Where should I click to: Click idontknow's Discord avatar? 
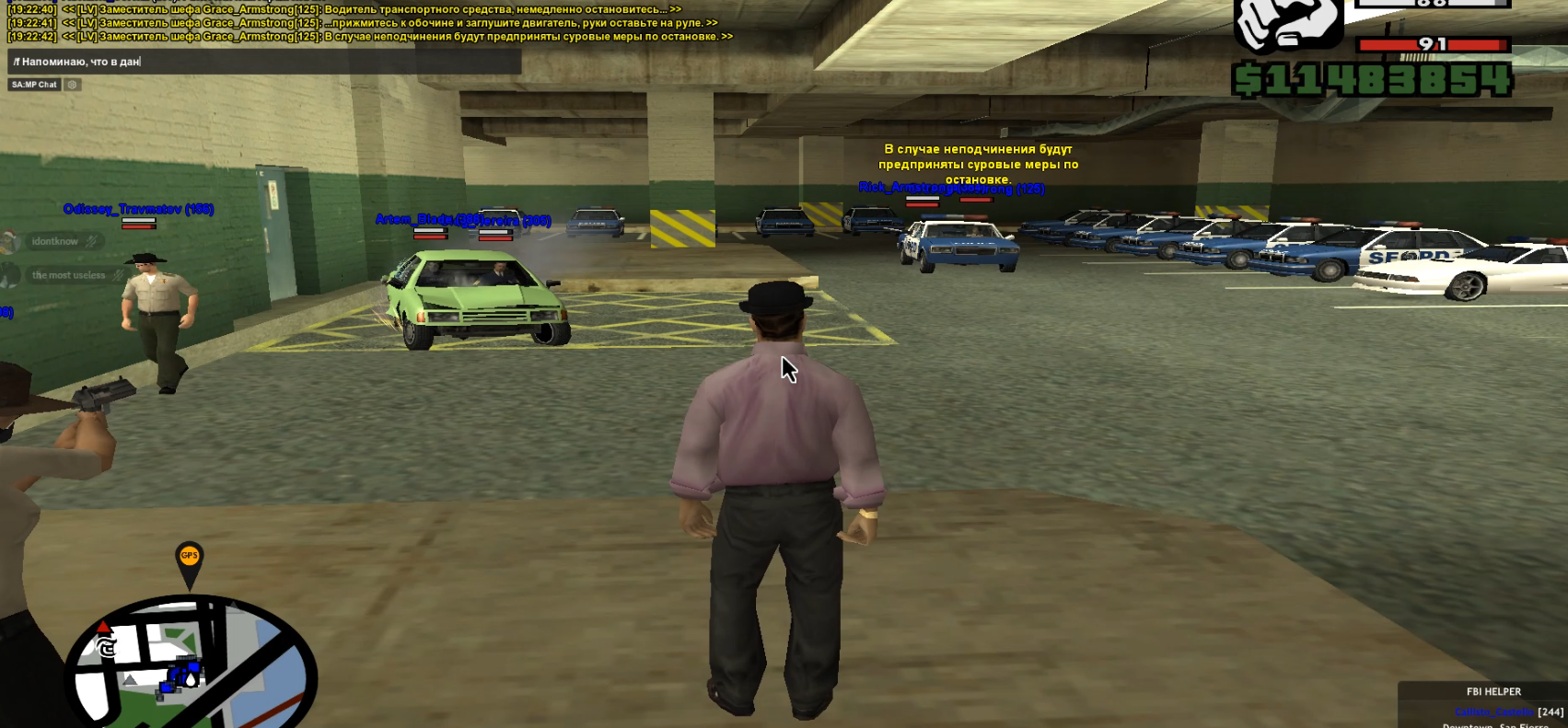pos(11,242)
